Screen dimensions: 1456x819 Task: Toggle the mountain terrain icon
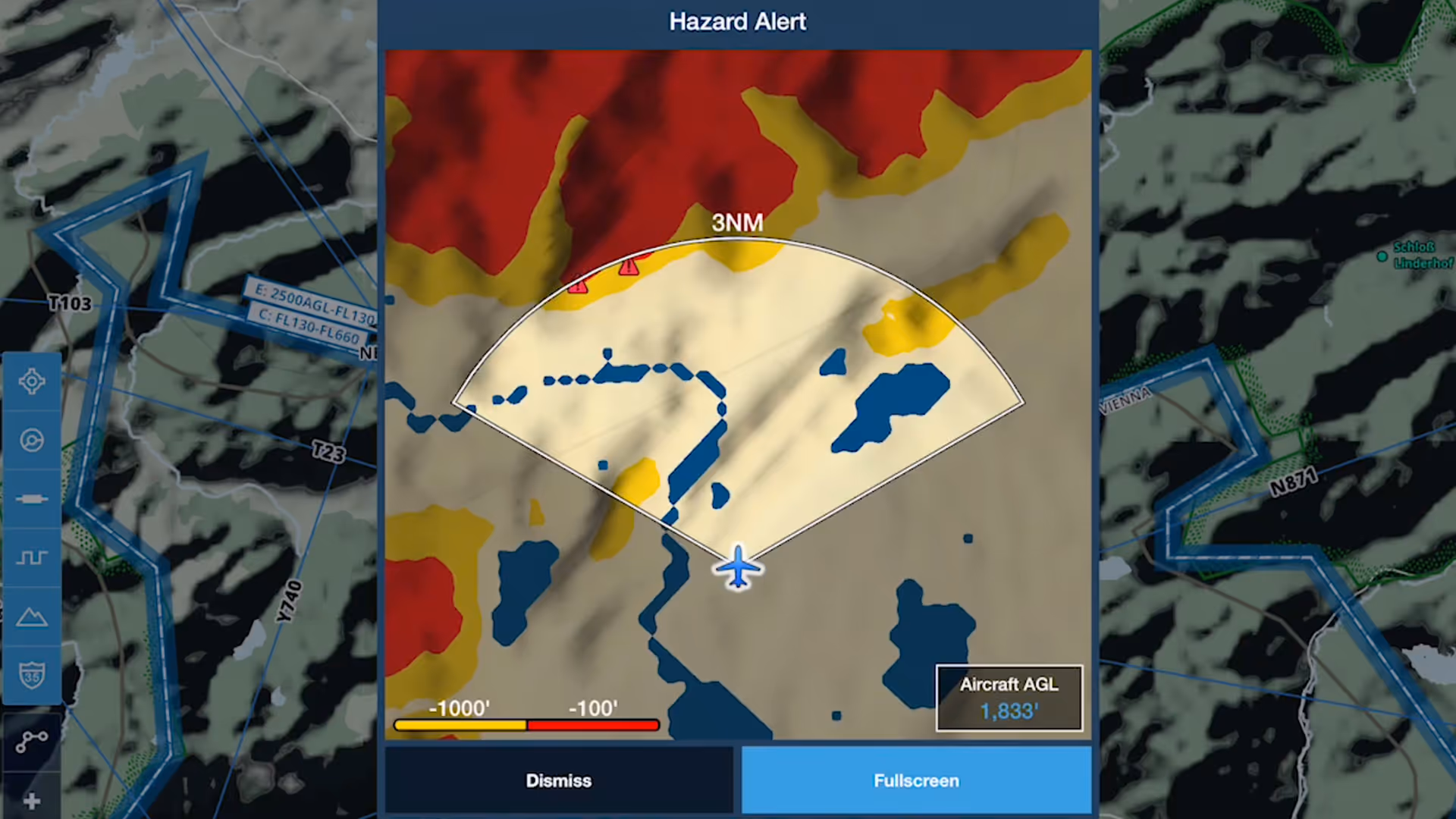(32, 617)
